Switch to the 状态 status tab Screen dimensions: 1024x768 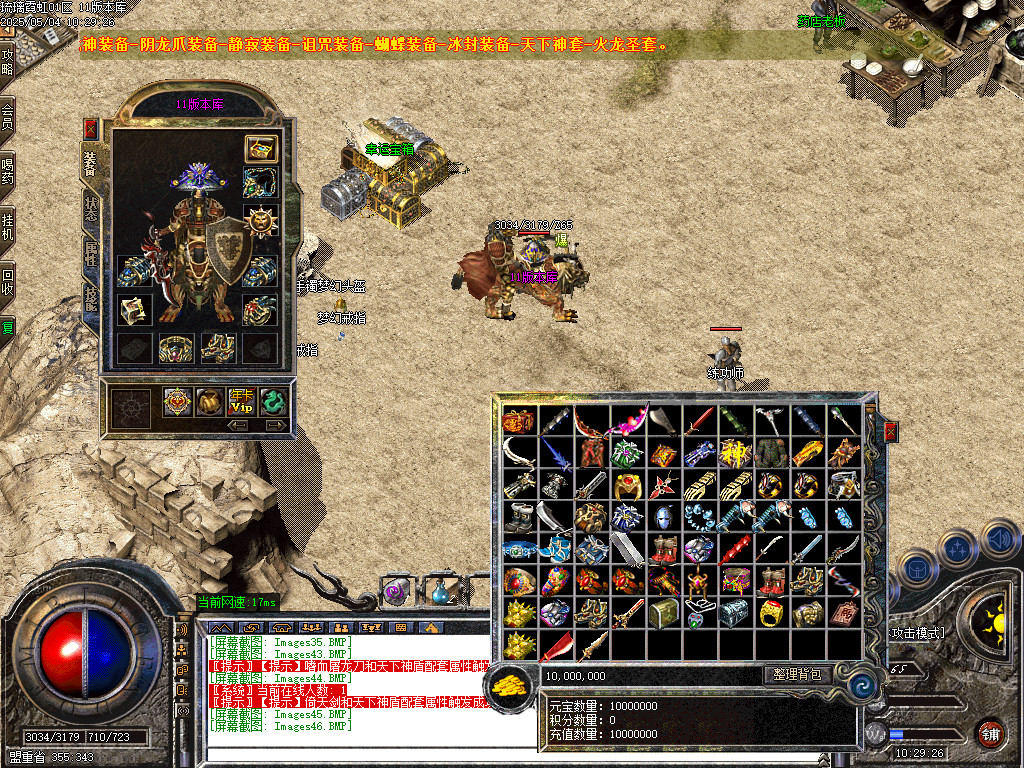tap(91, 209)
